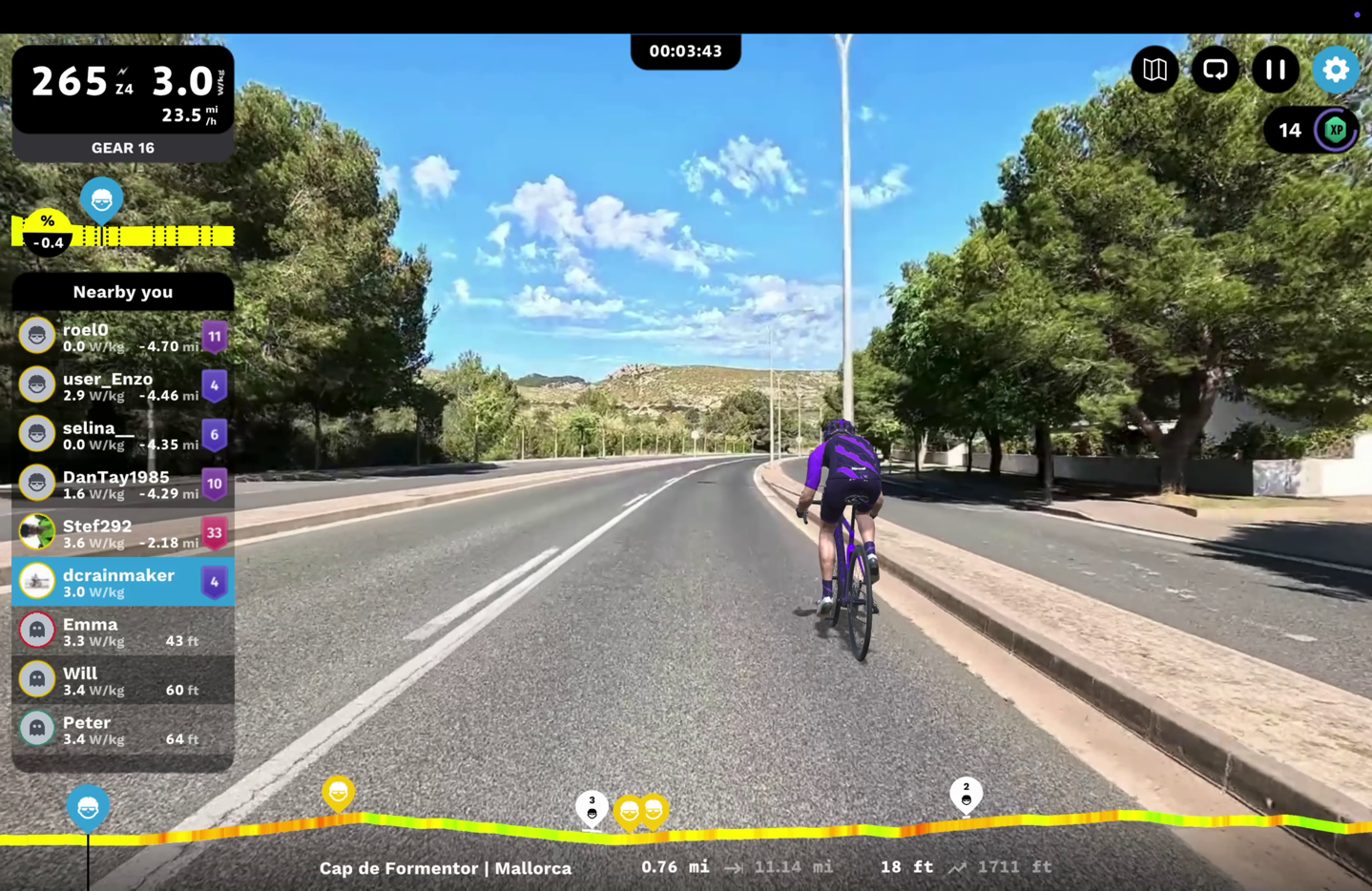Select DanTay1985 rider row
The height and width of the screenshot is (891, 1372).
pyautogui.click(x=122, y=485)
